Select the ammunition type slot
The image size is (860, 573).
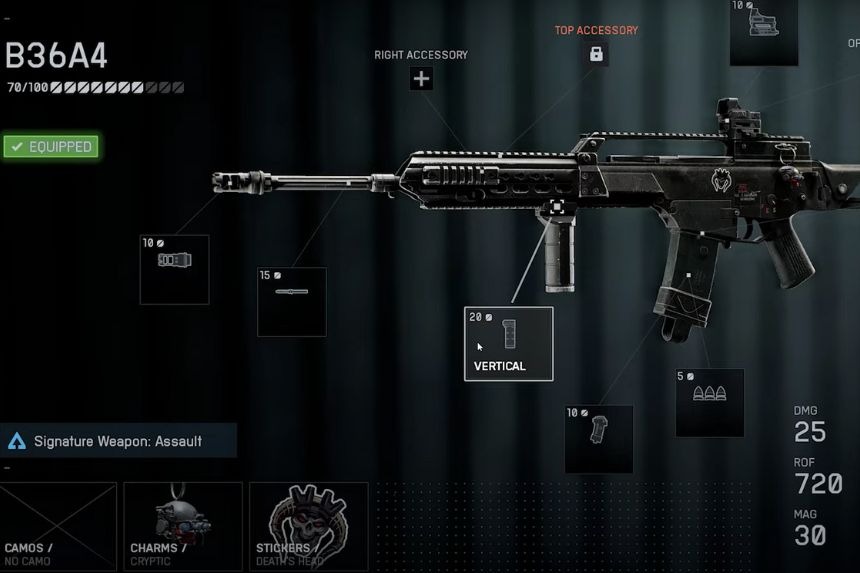pos(709,402)
